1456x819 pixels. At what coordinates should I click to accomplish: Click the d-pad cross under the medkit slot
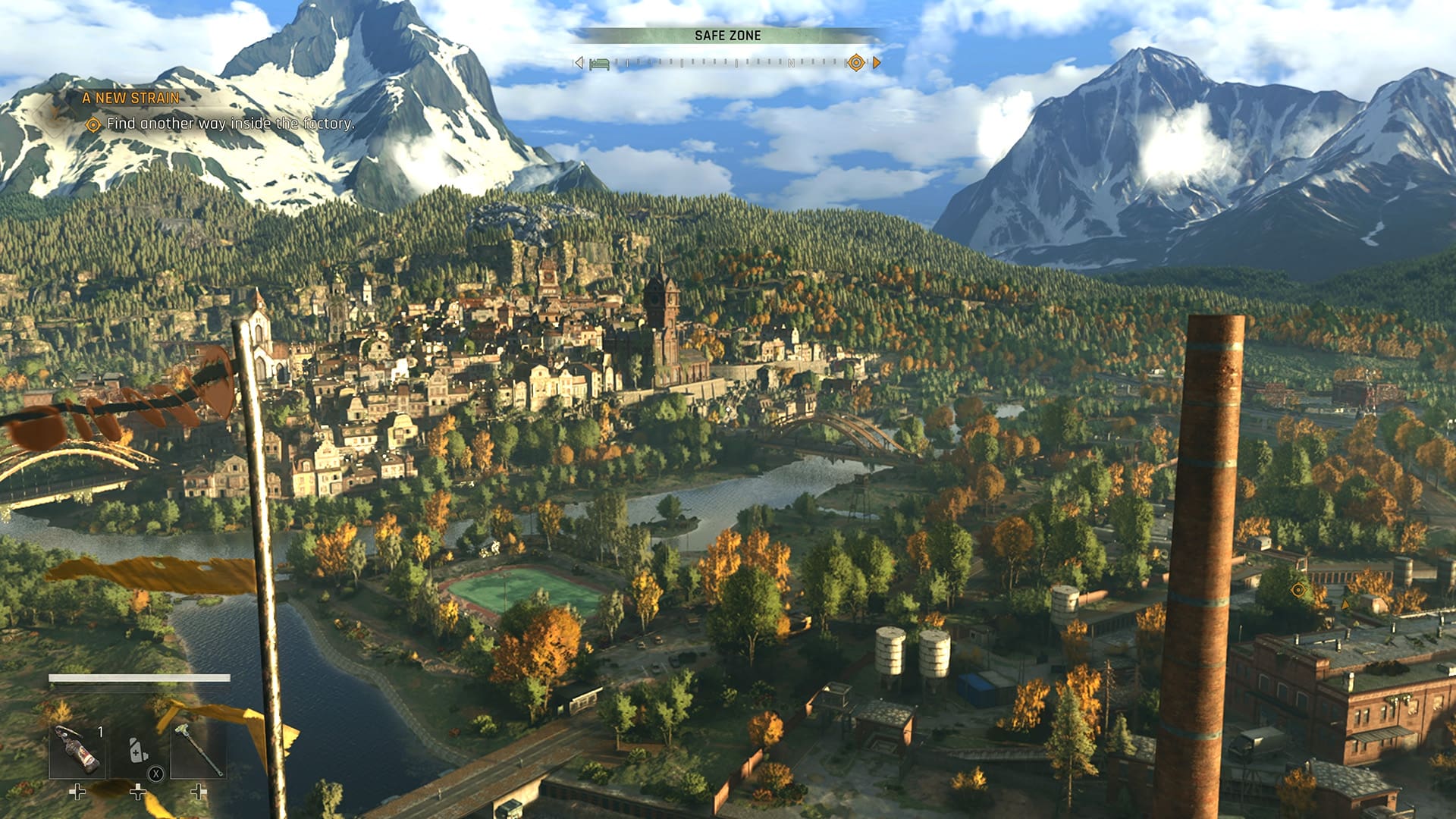(x=138, y=793)
